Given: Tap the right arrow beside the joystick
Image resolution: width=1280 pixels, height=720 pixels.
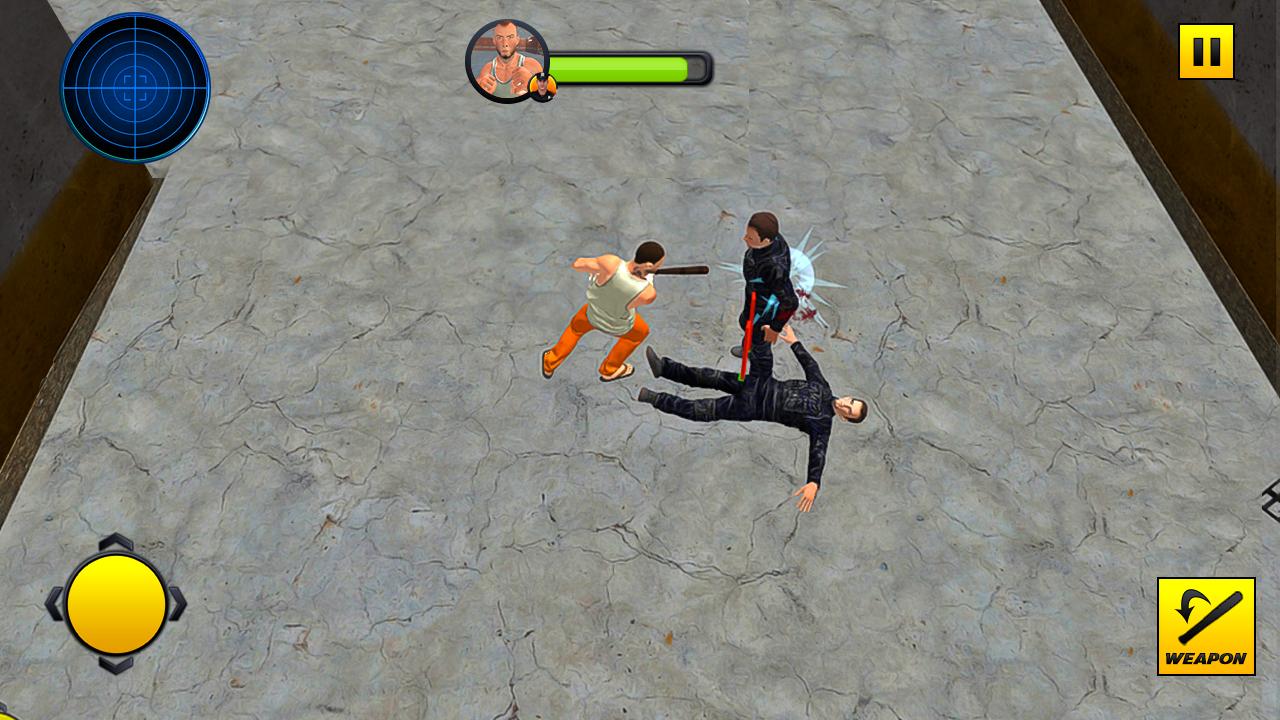Looking at the screenshot, I should (177, 603).
